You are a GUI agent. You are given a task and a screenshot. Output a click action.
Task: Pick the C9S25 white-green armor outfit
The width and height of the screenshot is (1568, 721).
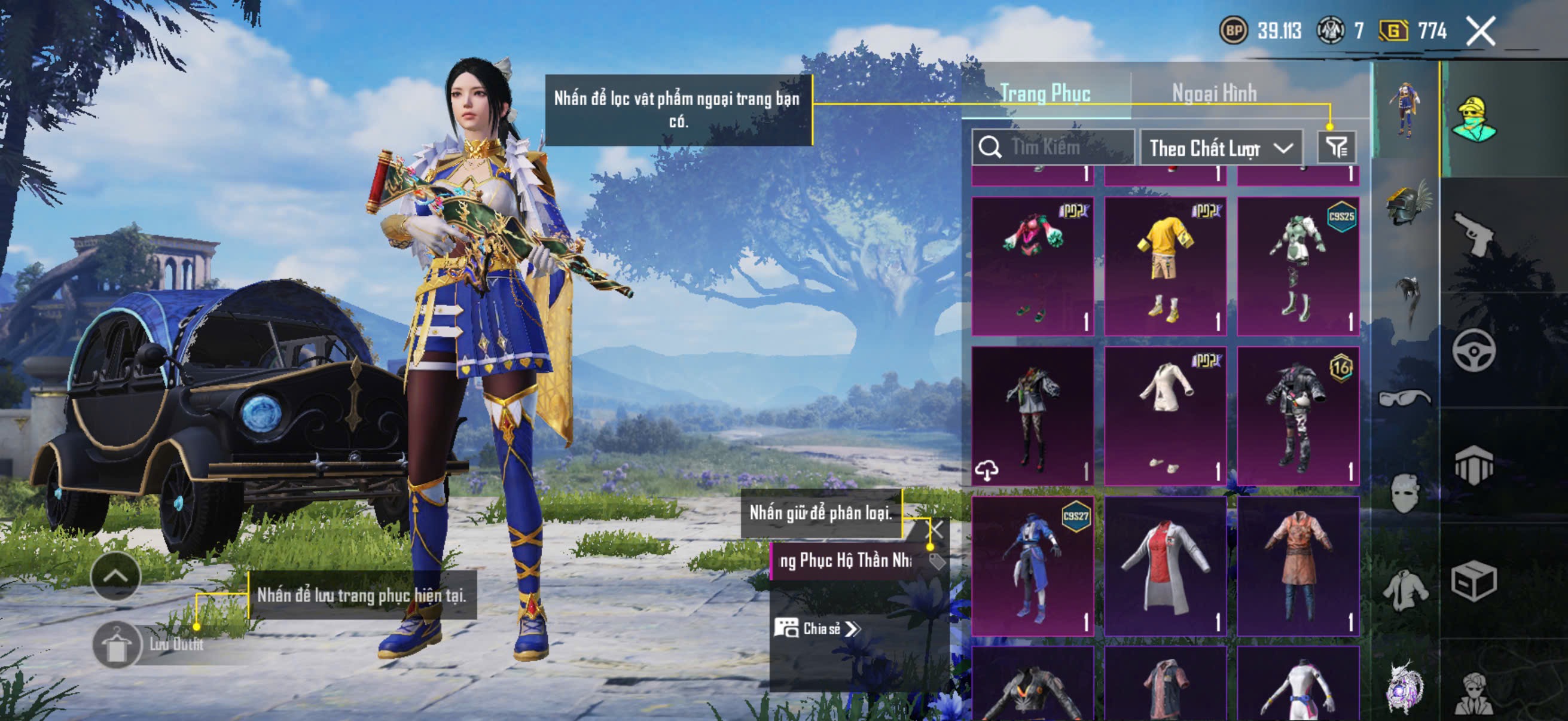coord(1298,266)
